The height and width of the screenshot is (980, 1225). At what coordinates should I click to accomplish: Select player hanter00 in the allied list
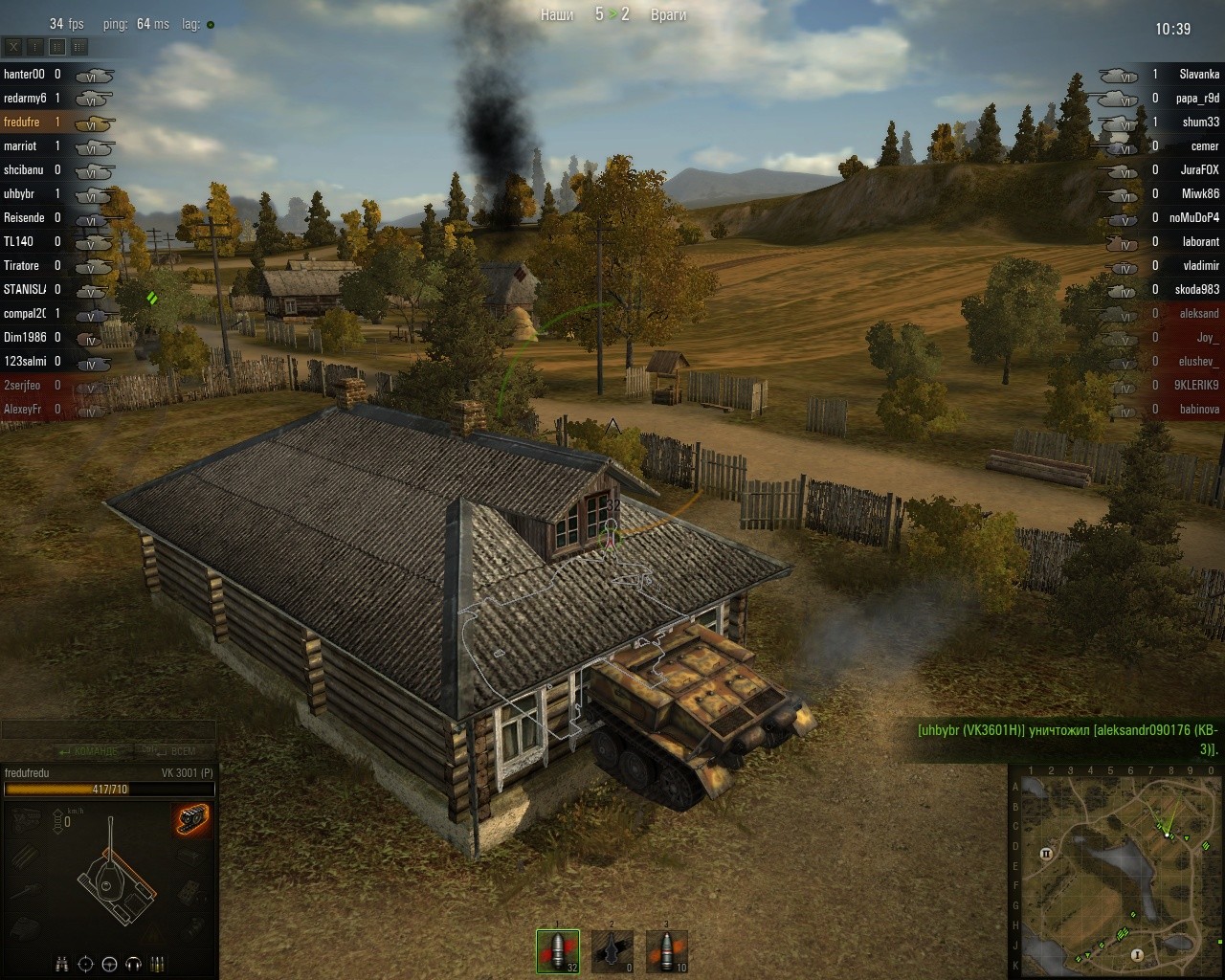click(x=25, y=74)
